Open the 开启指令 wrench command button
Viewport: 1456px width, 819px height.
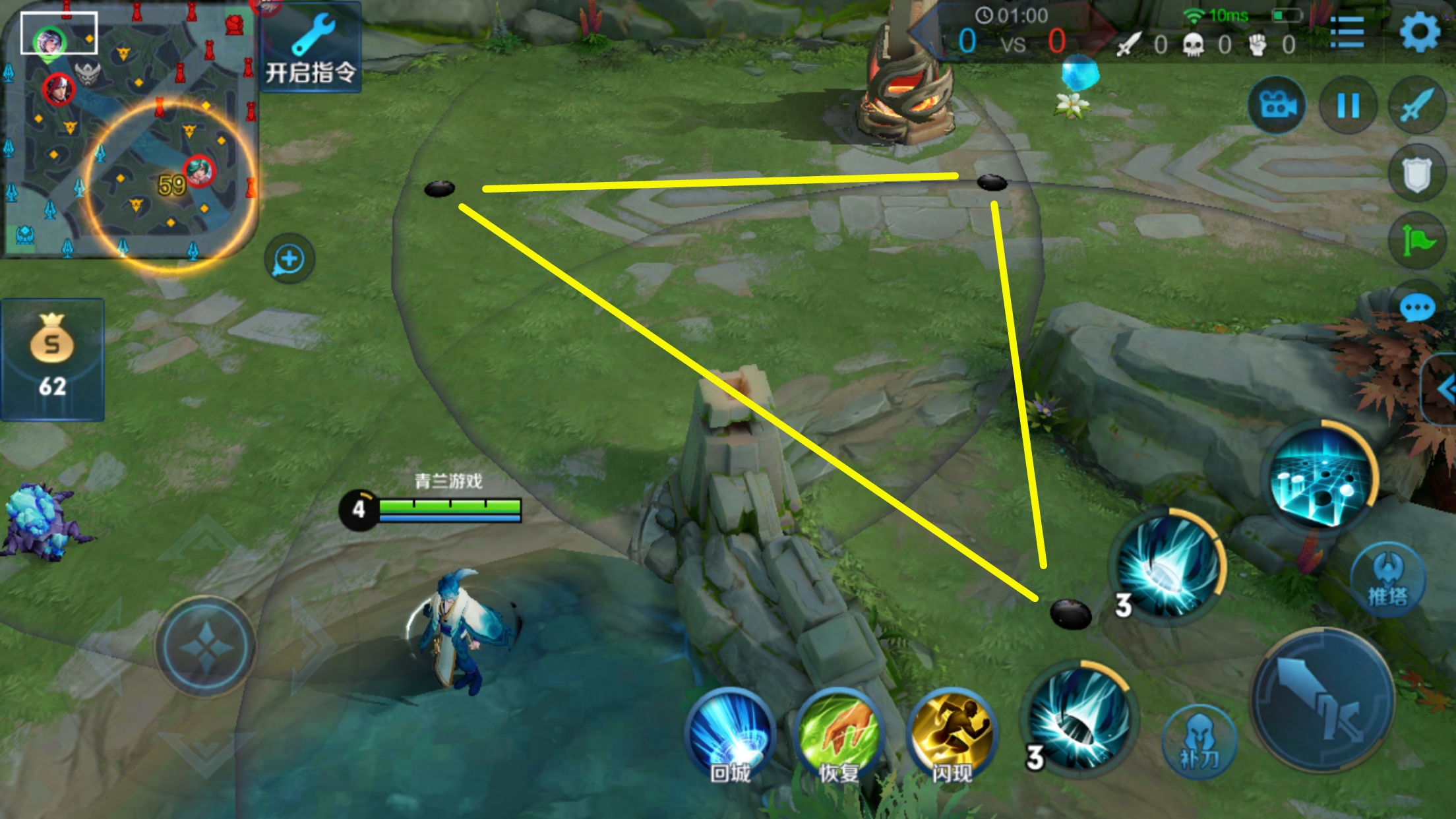311,47
